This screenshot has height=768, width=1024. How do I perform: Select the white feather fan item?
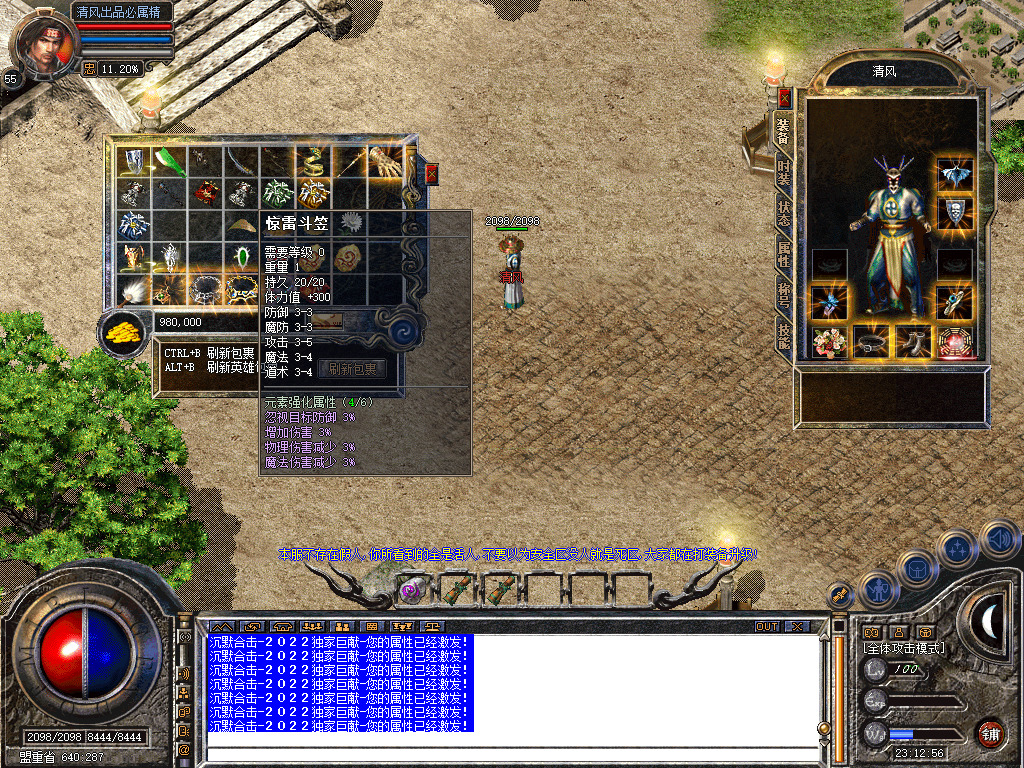coord(132,288)
